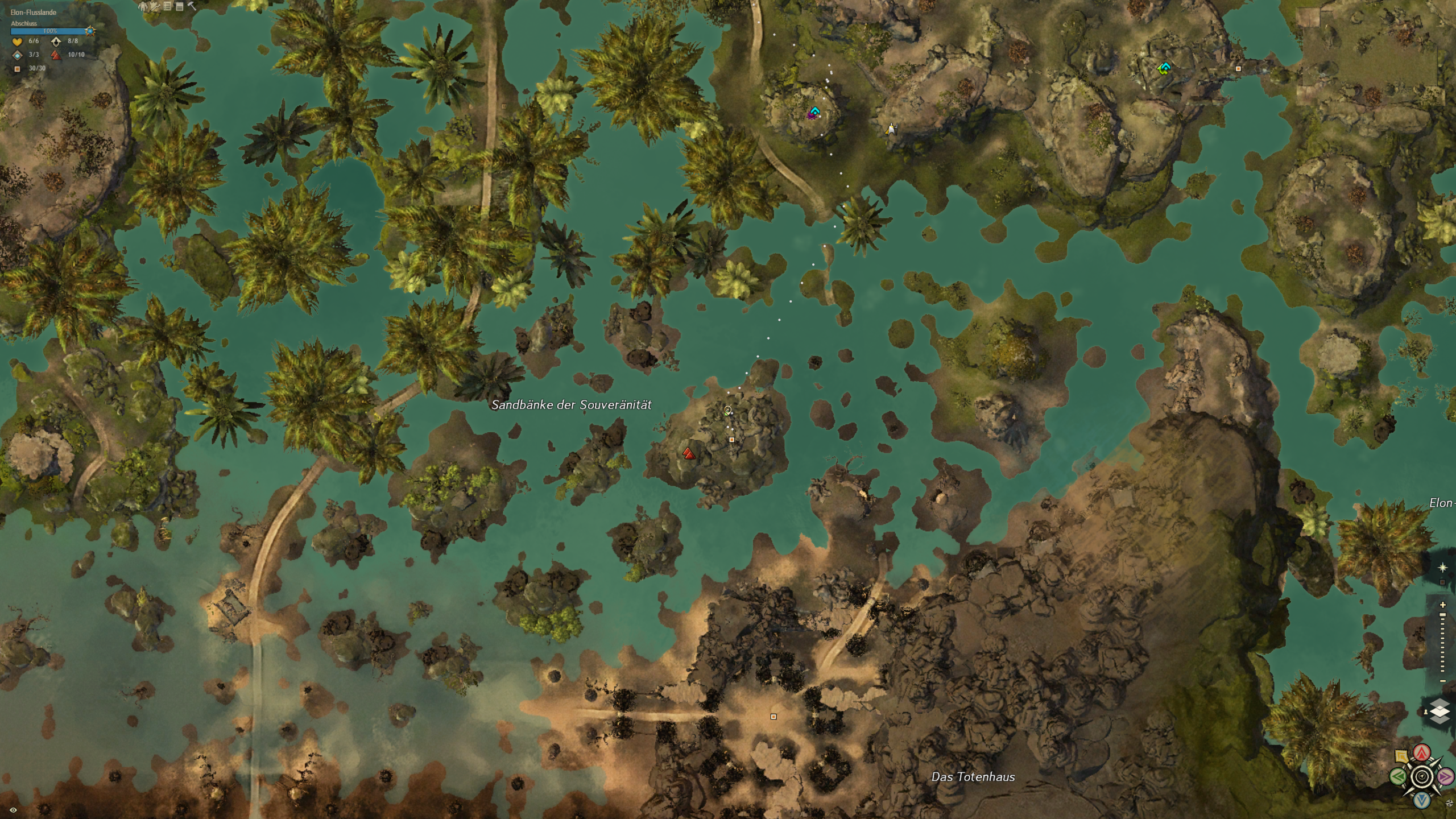Click the golem figure icon in top toolbar
The width and height of the screenshot is (1456, 819).
pyautogui.click(x=143, y=6)
